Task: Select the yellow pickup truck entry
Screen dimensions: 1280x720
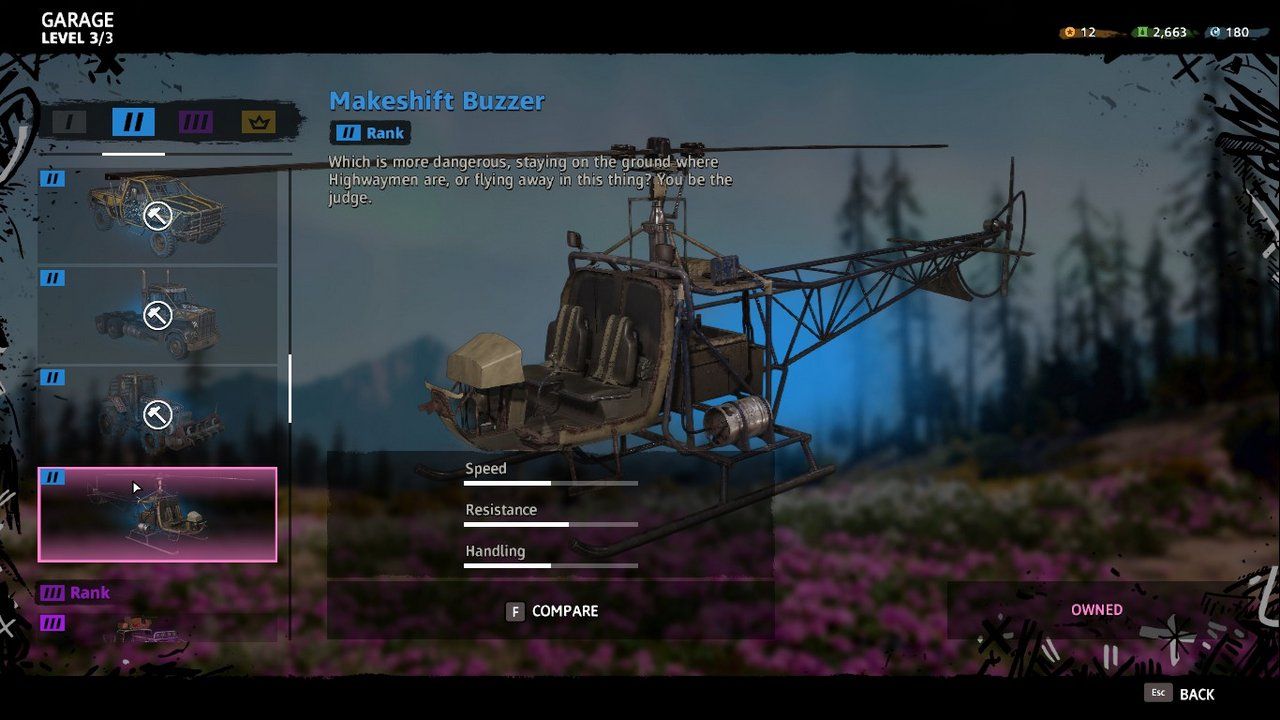Action: pos(157,215)
